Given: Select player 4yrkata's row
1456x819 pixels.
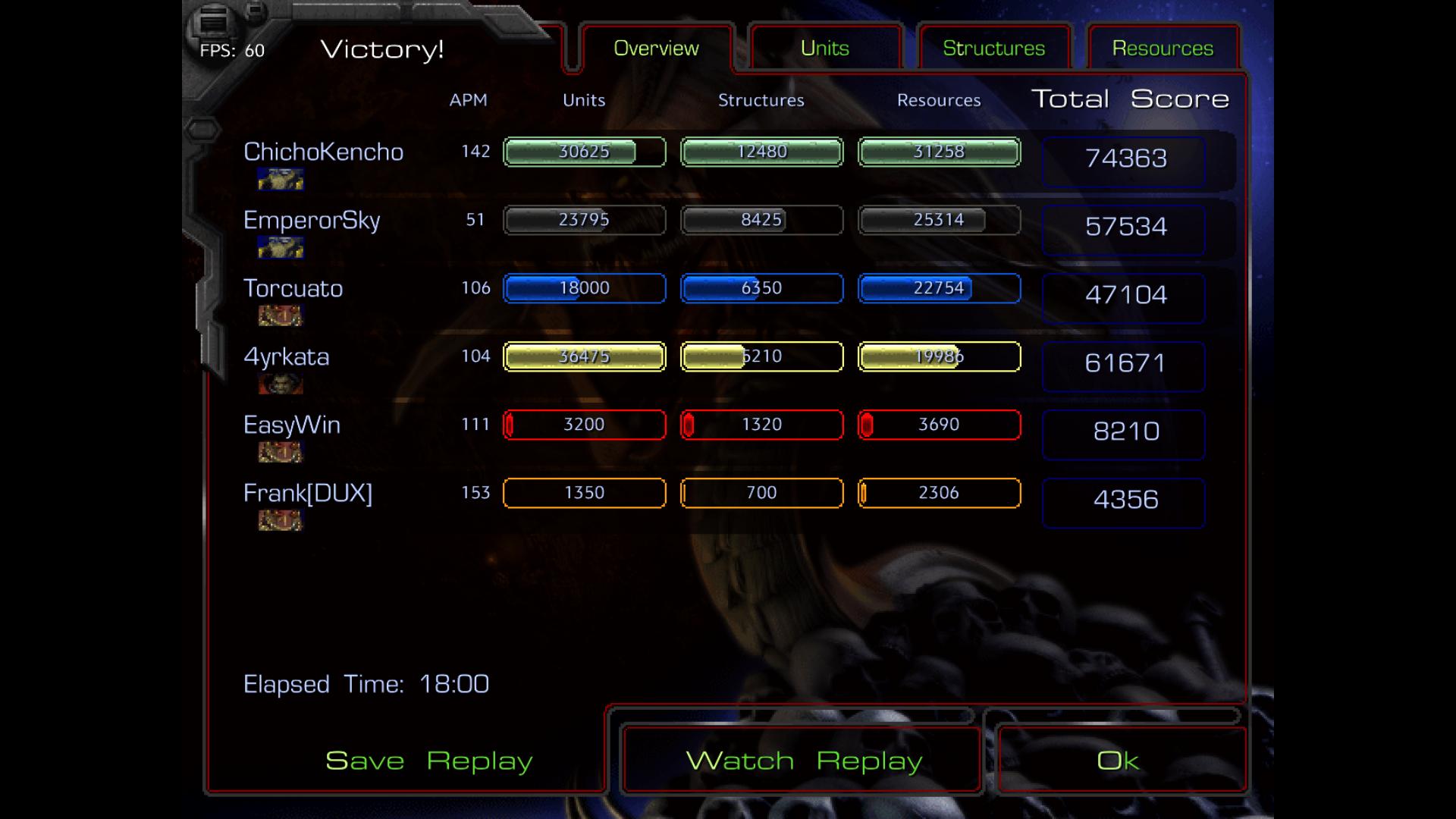Looking at the screenshot, I should click(x=286, y=356).
